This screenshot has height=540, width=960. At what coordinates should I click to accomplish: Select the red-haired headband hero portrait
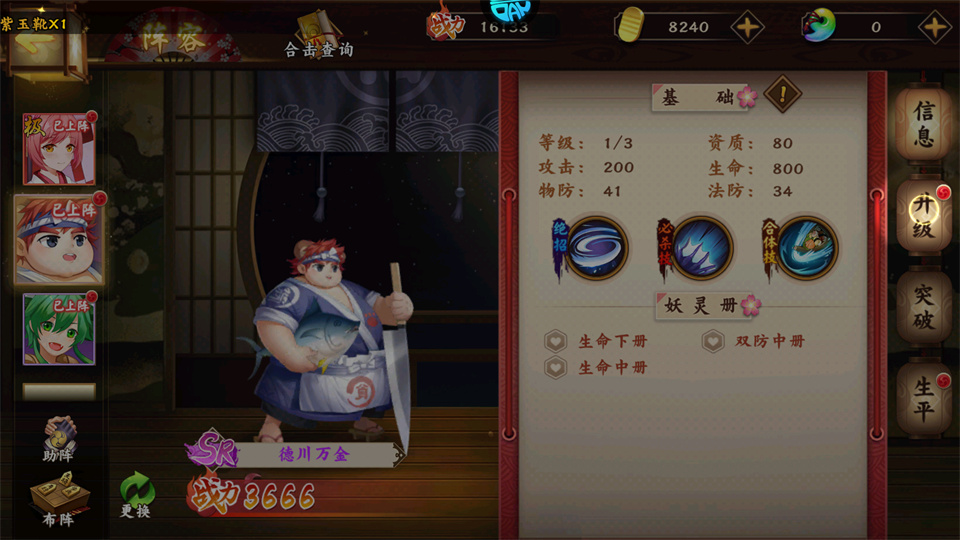tap(59, 240)
